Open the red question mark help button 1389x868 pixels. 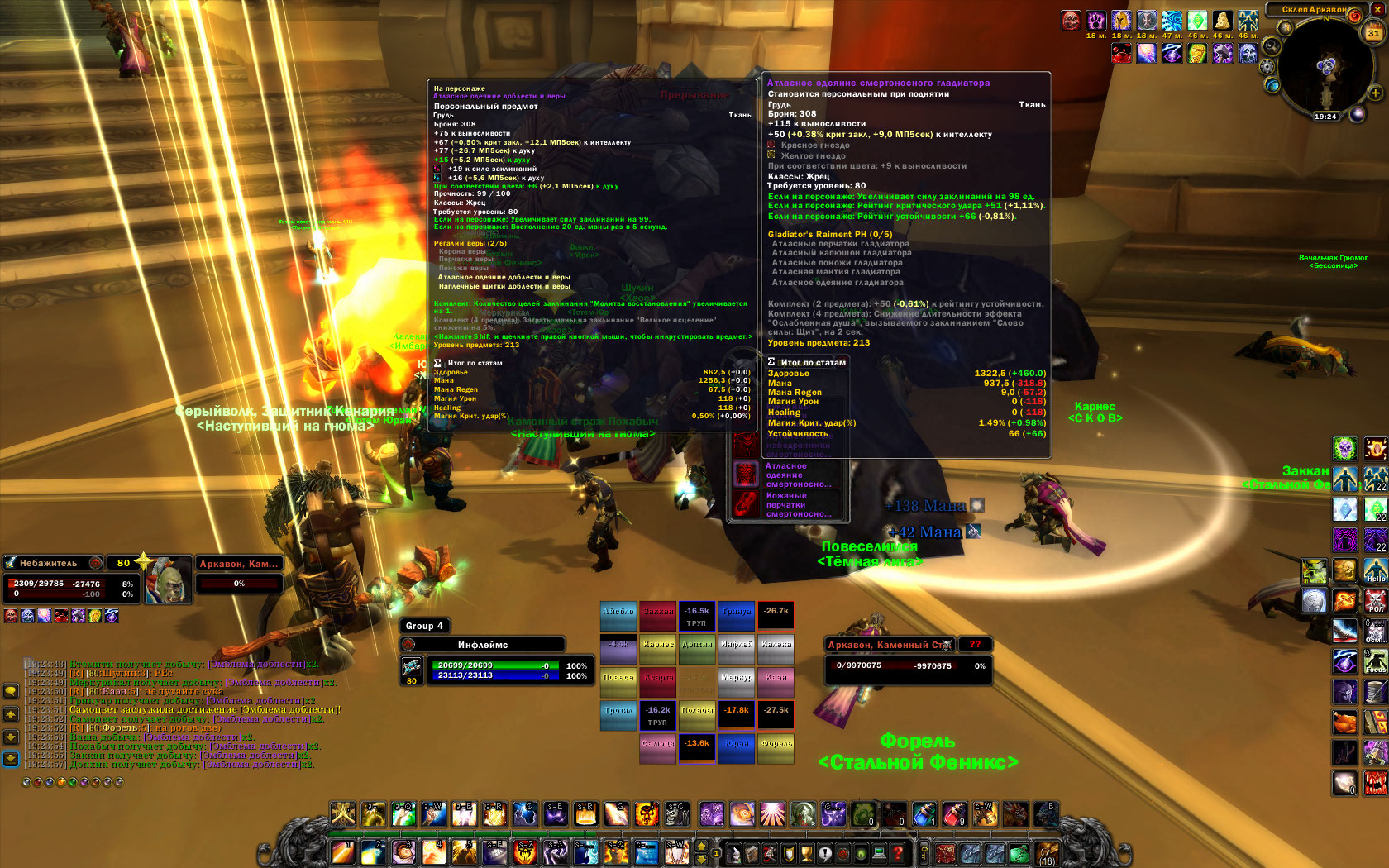tap(899, 853)
